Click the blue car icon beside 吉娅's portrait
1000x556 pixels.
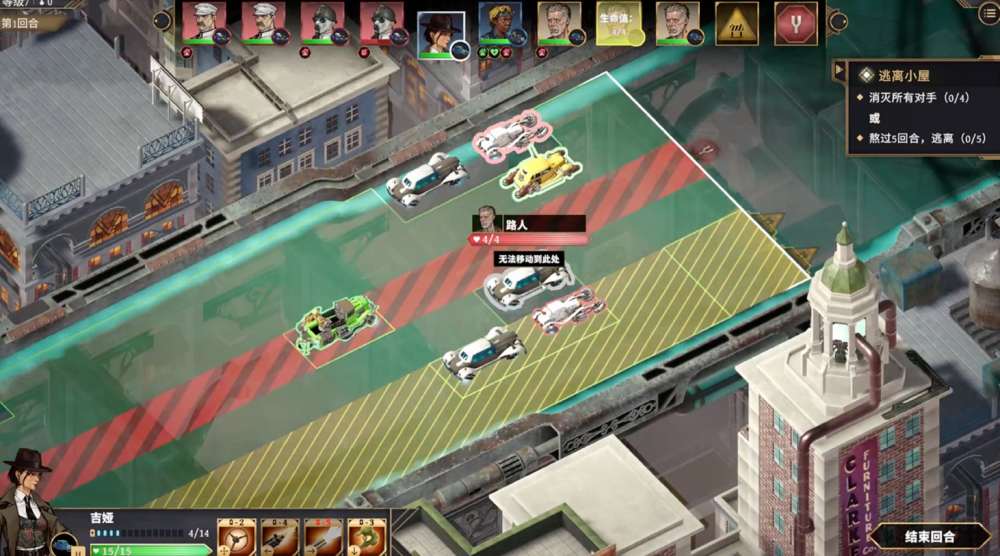[63, 546]
